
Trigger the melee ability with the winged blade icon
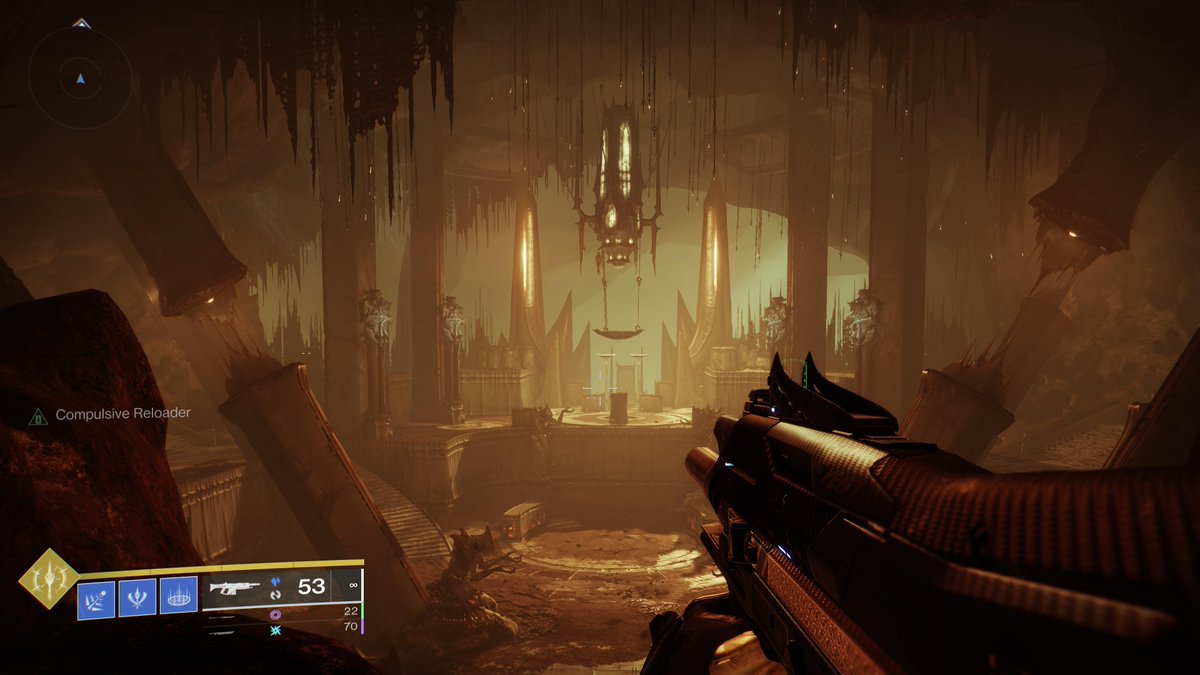click(x=137, y=598)
